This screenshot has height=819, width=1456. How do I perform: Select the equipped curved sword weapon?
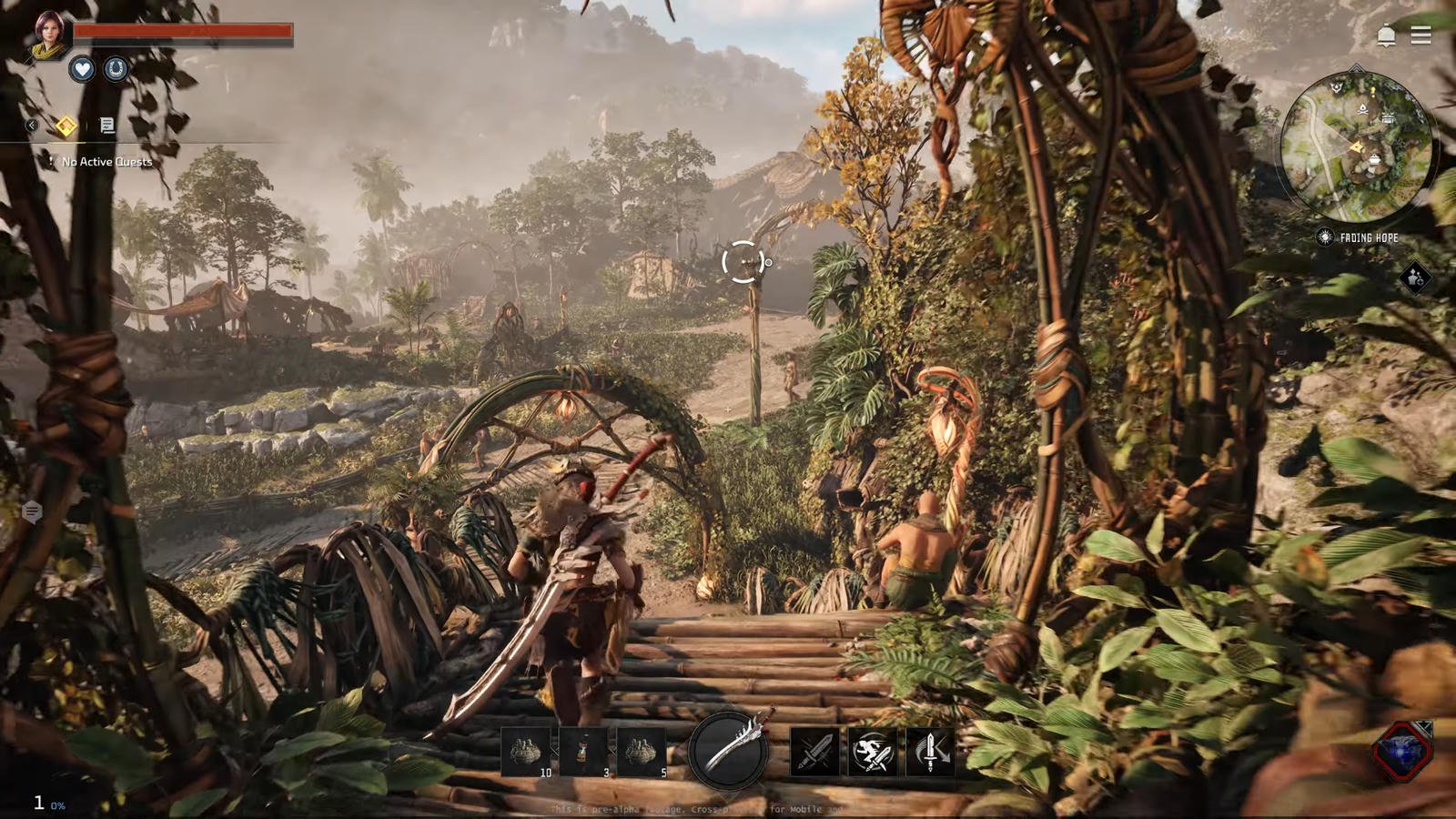[729, 749]
